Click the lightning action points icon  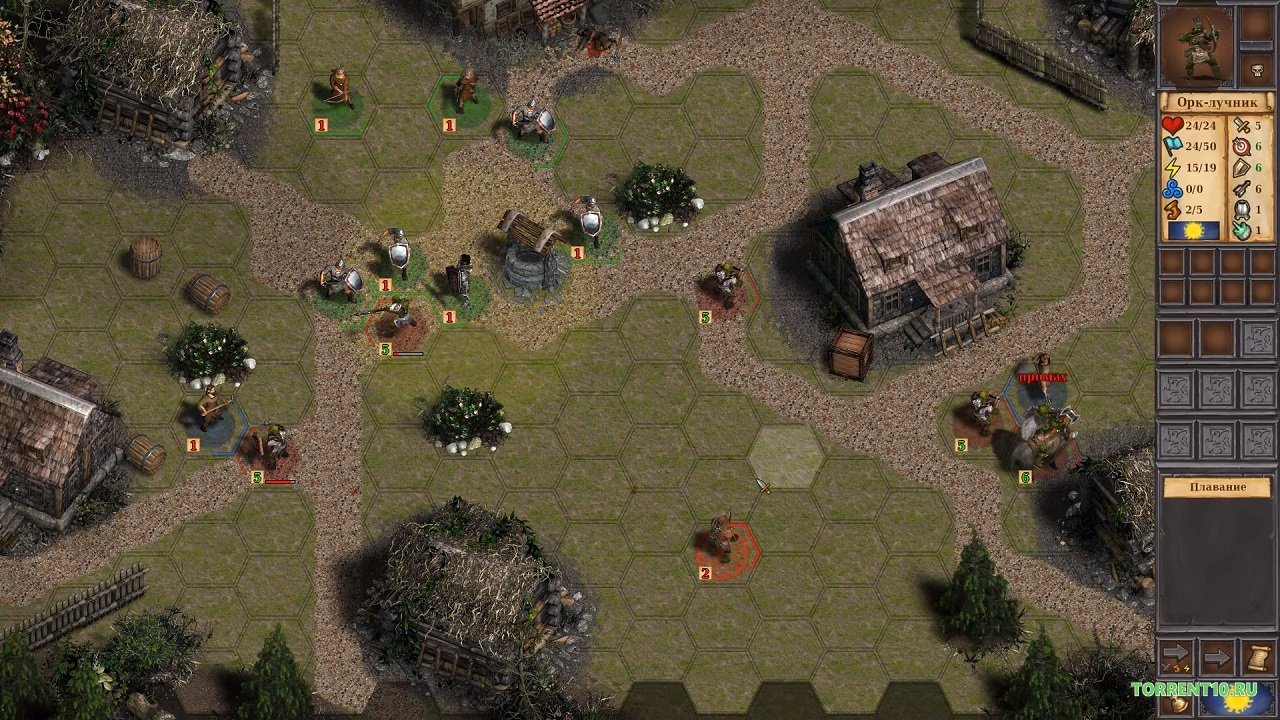click(1173, 166)
